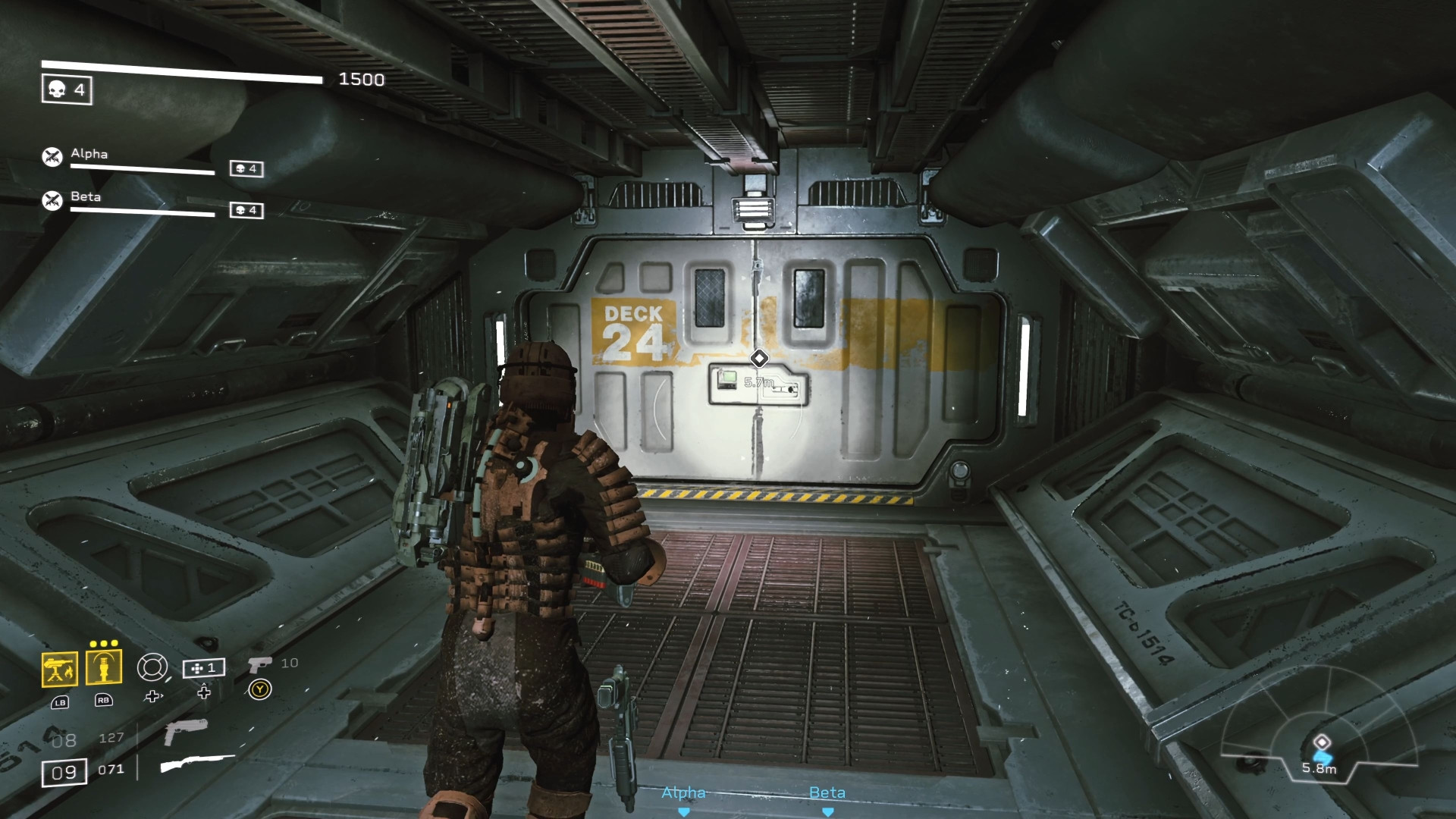
Task: Select the Alpha label at the bottom center
Action: (x=684, y=792)
